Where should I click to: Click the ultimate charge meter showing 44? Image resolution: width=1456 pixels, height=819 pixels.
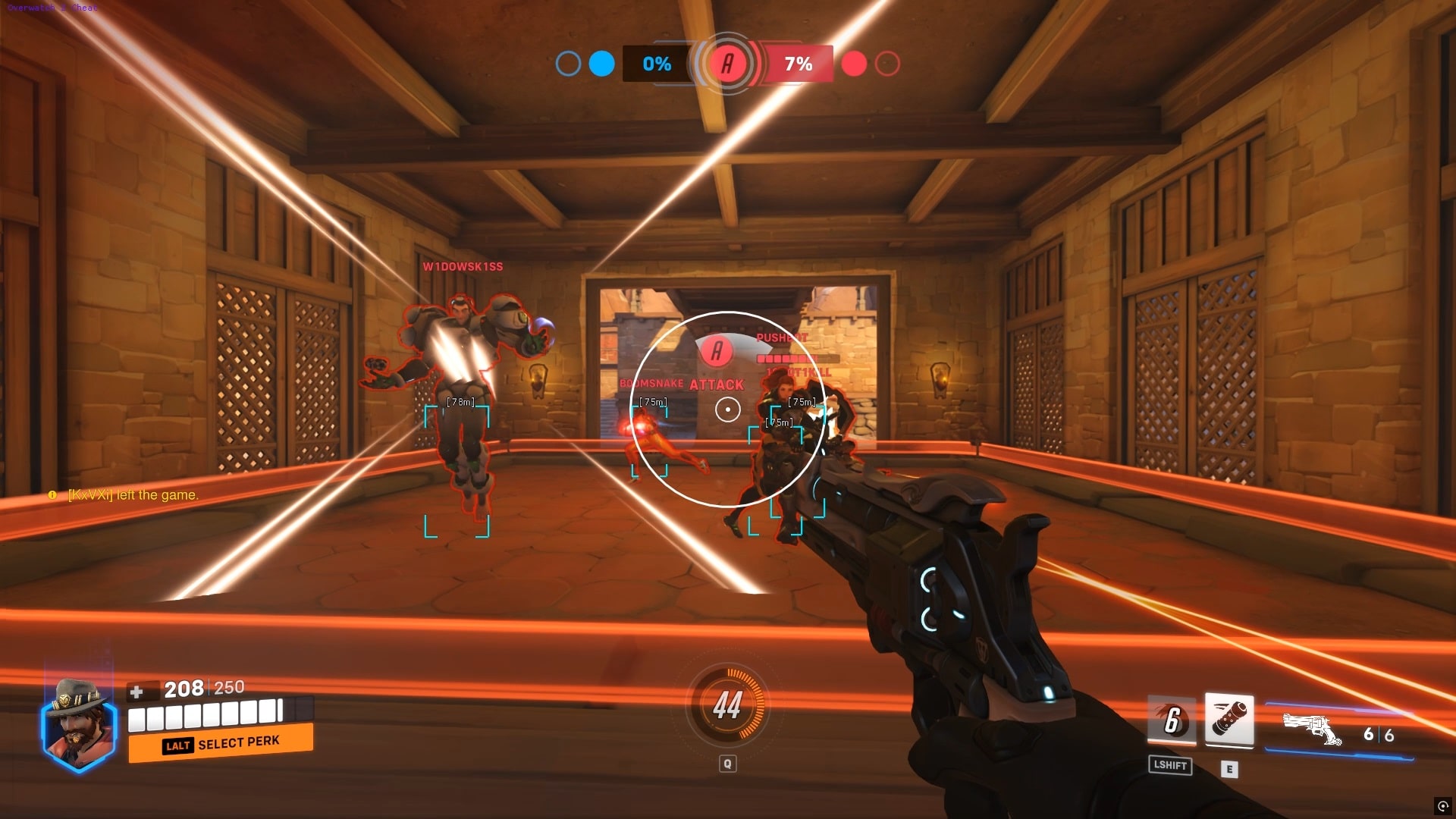click(727, 705)
